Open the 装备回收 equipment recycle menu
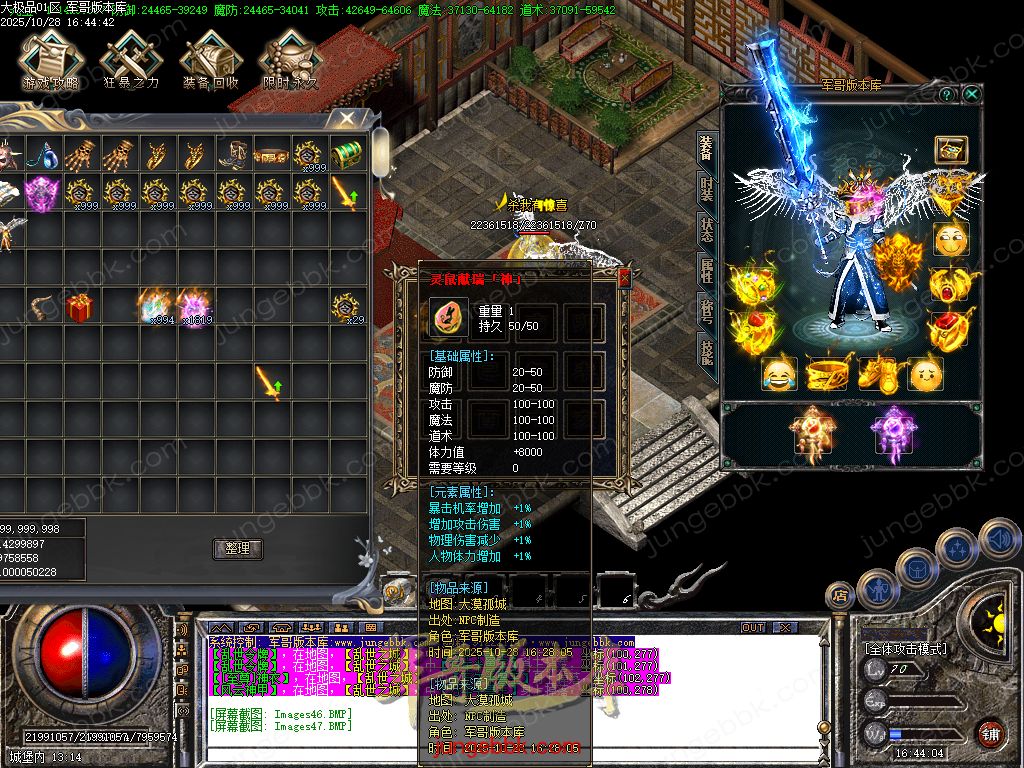The height and width of the screenshot is (768, 1024). [x=210, y=62]
